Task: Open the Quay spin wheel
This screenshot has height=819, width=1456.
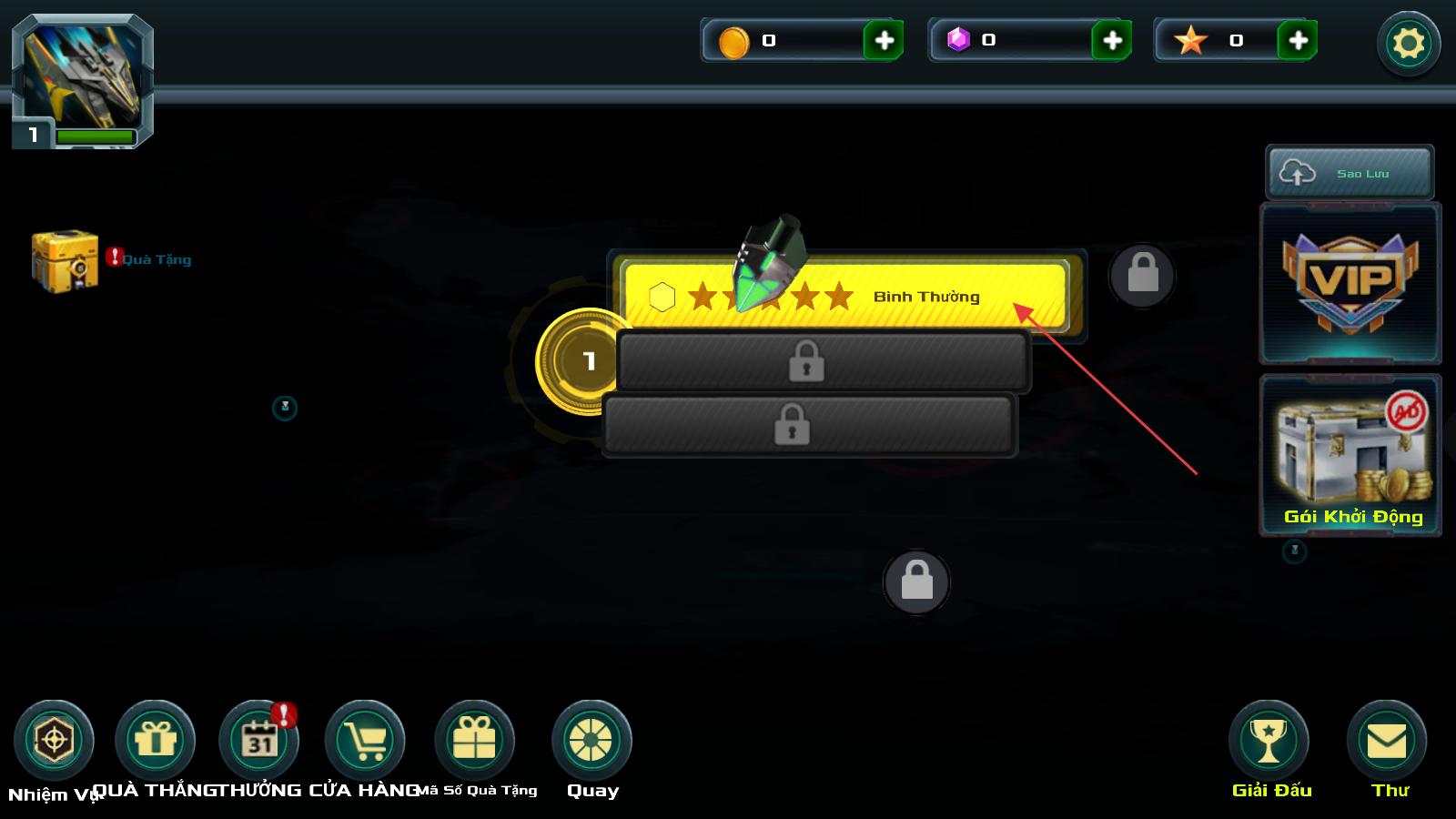Action: tap(591, 741)
